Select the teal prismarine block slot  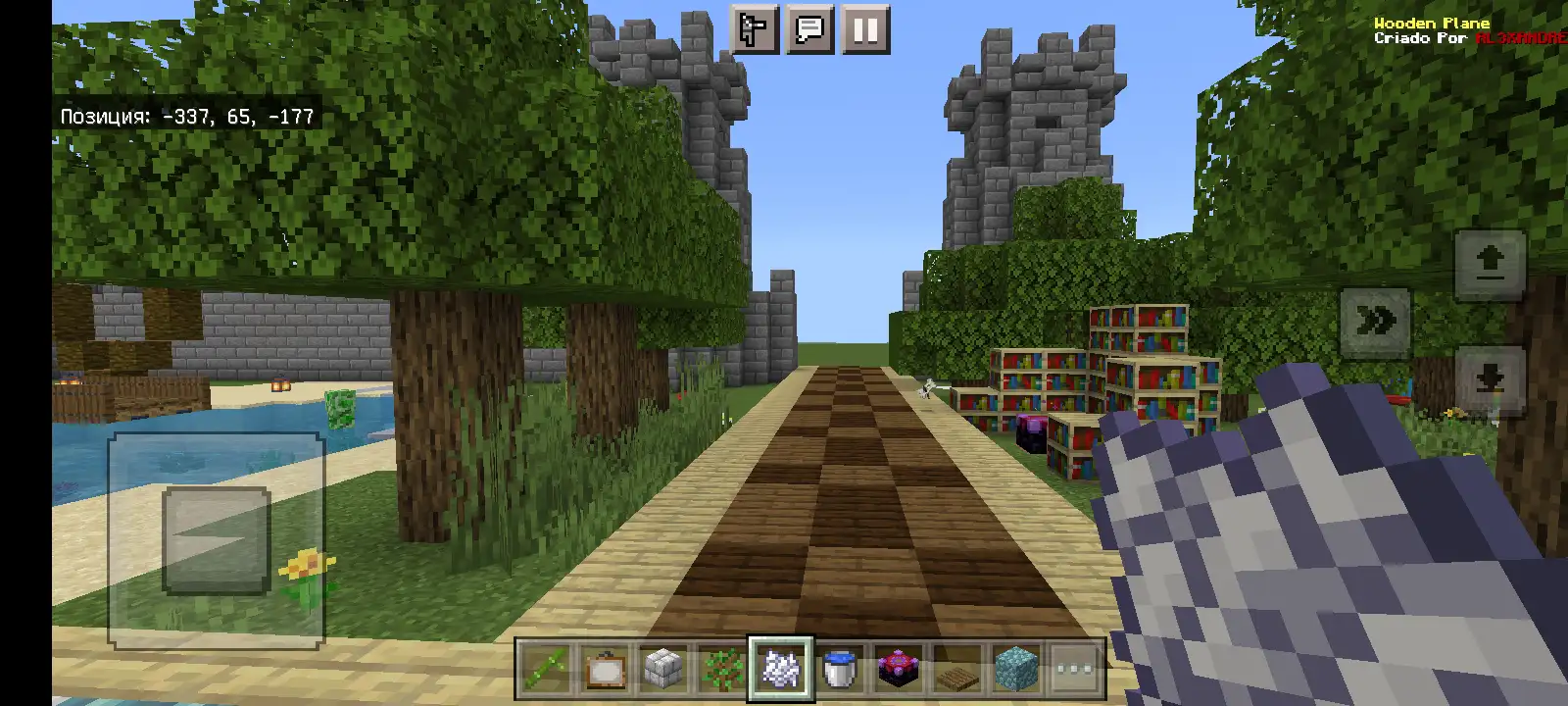coord(1016,670)
